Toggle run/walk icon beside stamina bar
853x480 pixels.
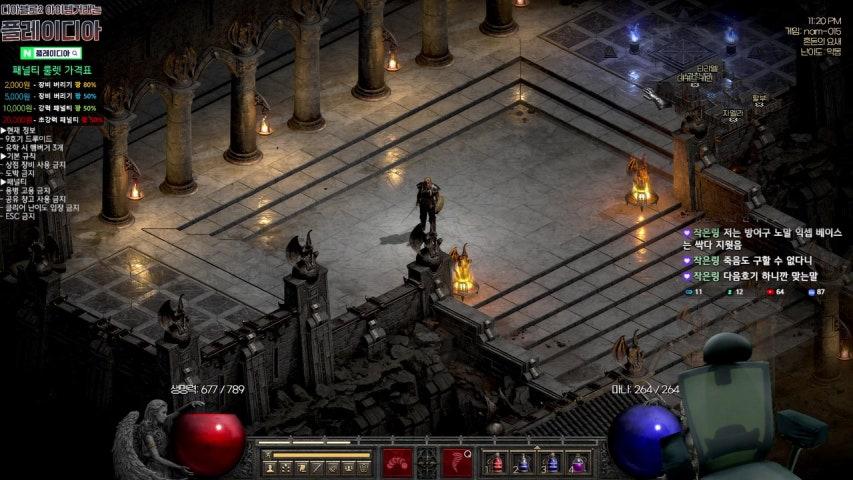(268, 455)
